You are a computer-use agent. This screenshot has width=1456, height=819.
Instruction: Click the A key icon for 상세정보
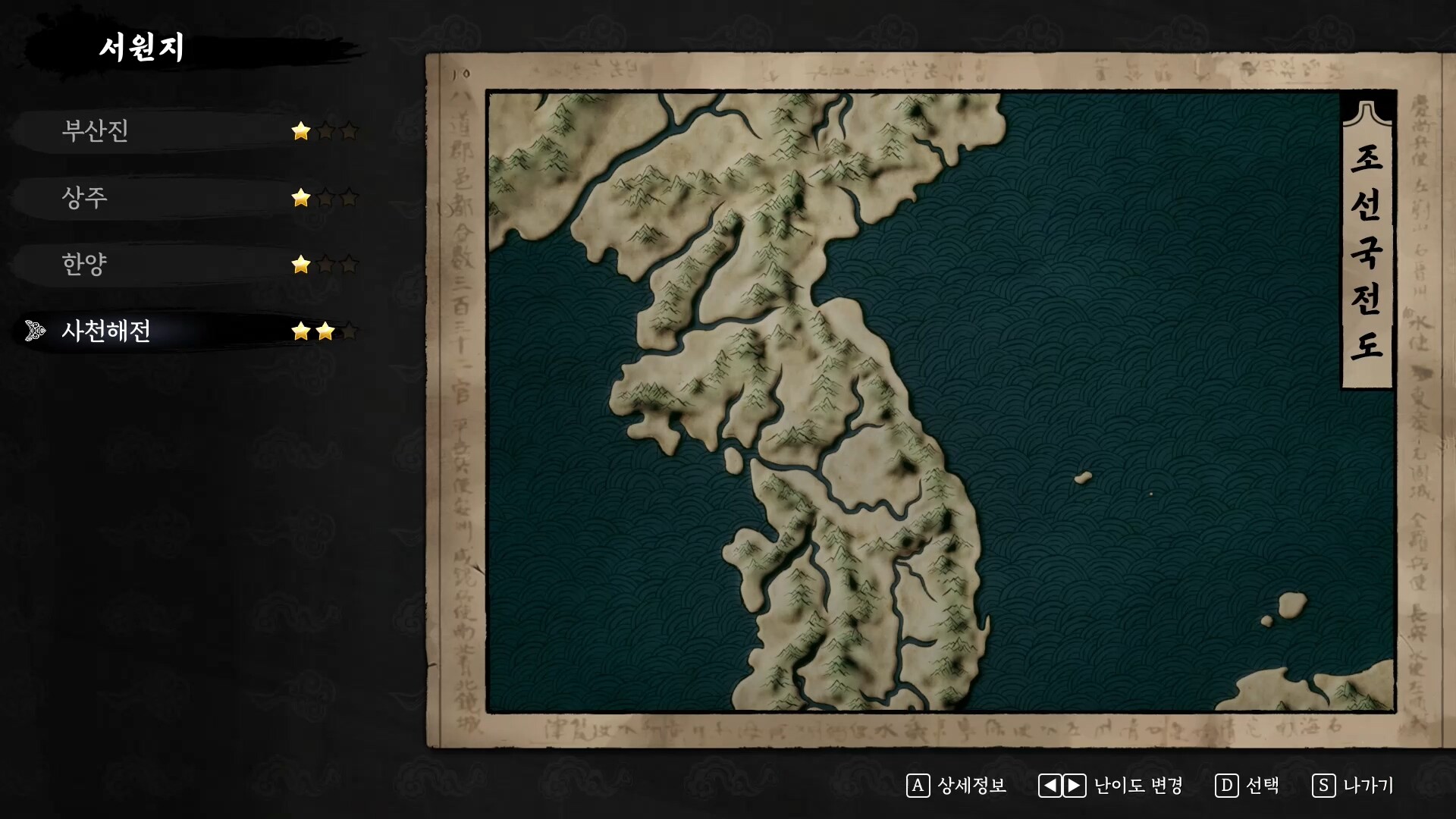click(x=919, y=786)
